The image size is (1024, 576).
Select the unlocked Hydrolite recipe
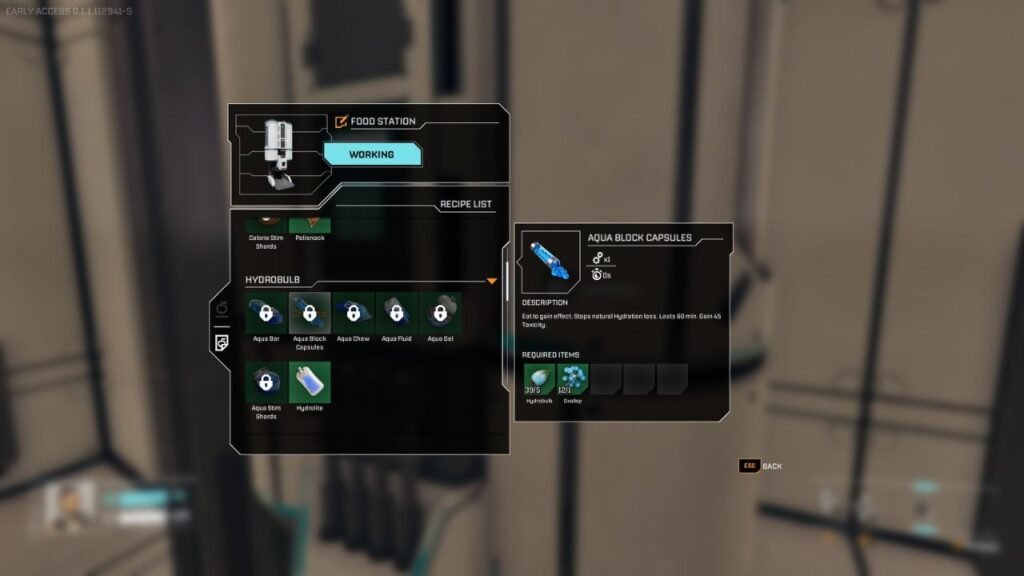(x=309, y=382)
